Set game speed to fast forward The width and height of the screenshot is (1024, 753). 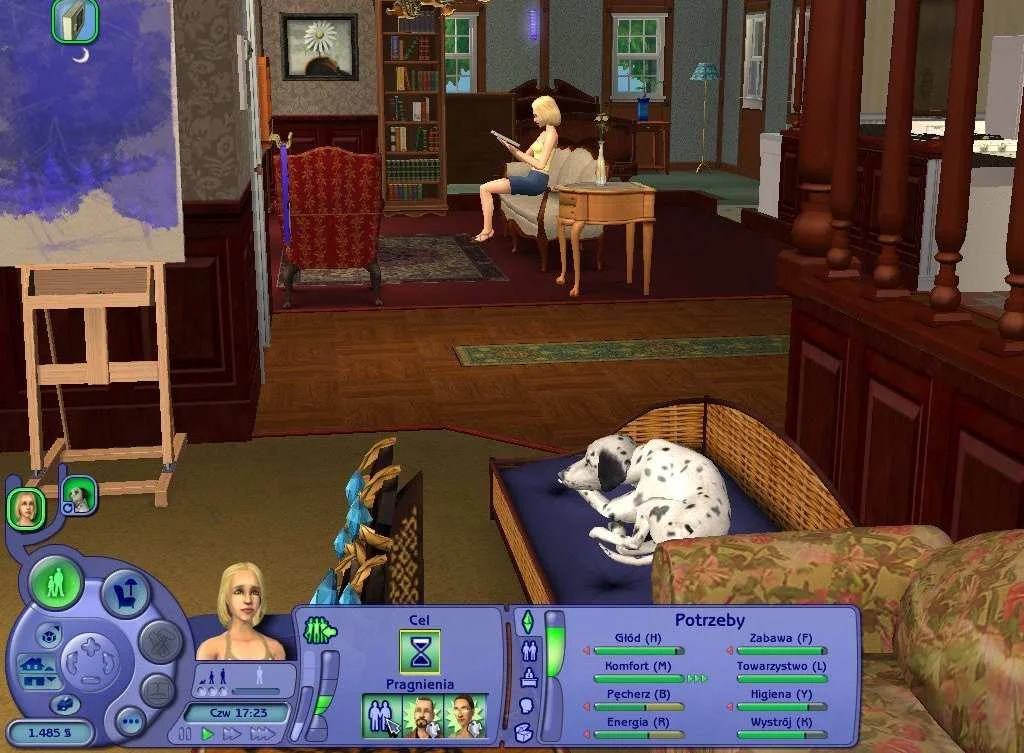pyautogui.click(x=231, y=734)
